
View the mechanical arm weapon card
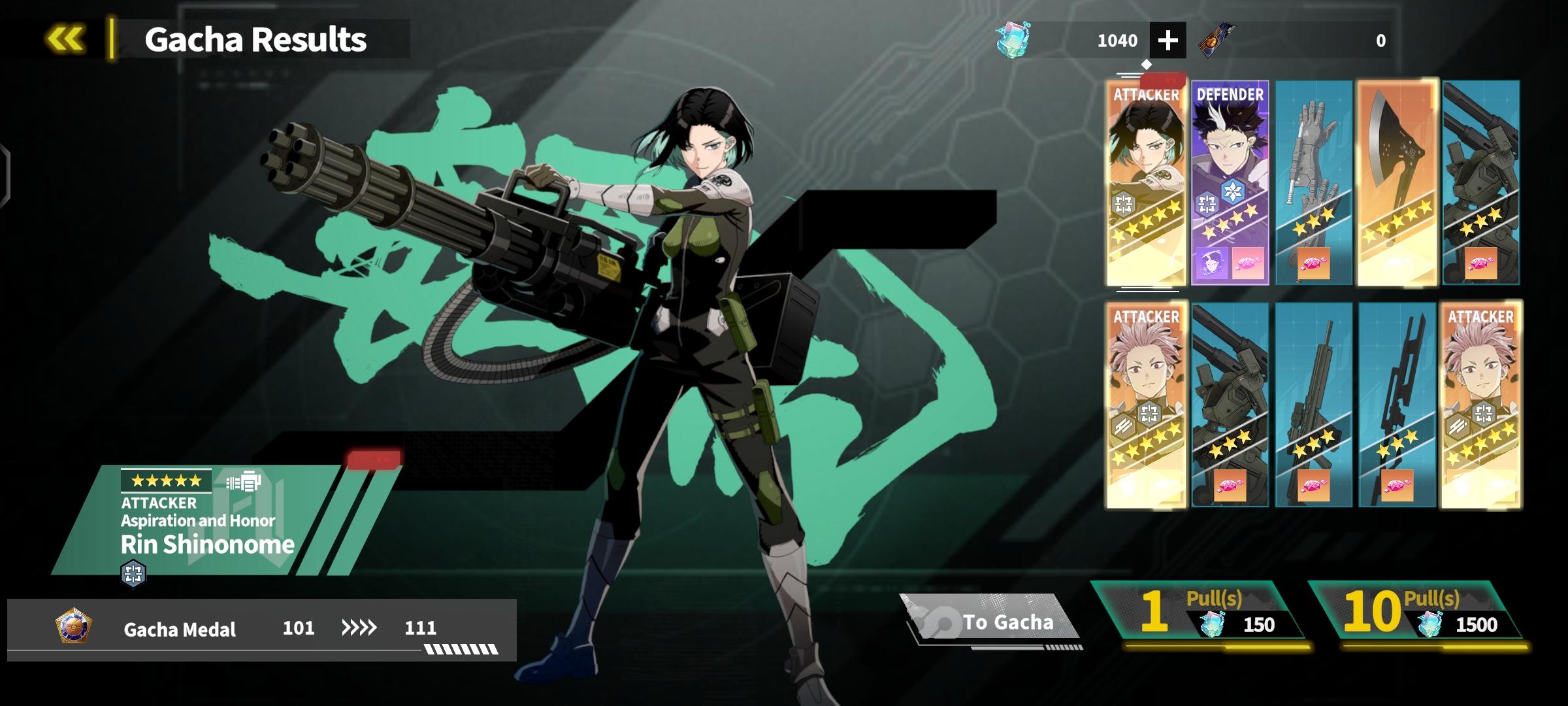click(1313, 183)
